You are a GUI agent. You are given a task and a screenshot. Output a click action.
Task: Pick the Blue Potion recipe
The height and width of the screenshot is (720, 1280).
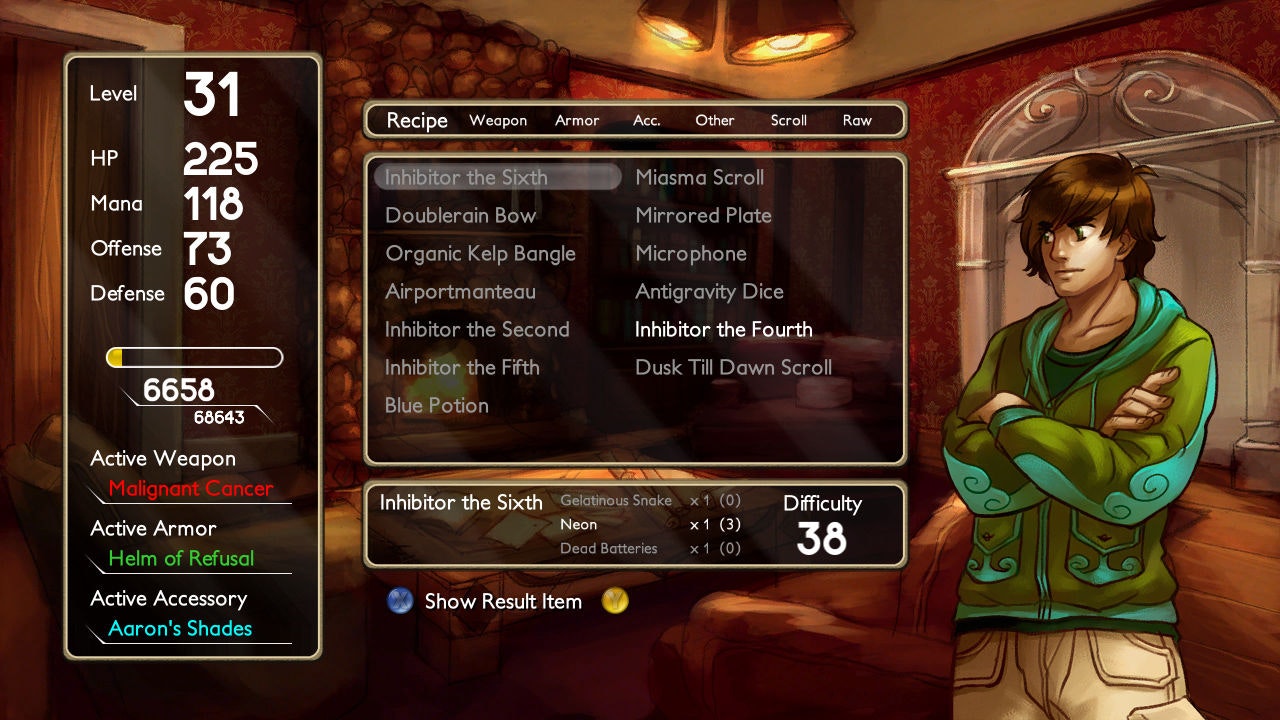[x=437, y=406]
